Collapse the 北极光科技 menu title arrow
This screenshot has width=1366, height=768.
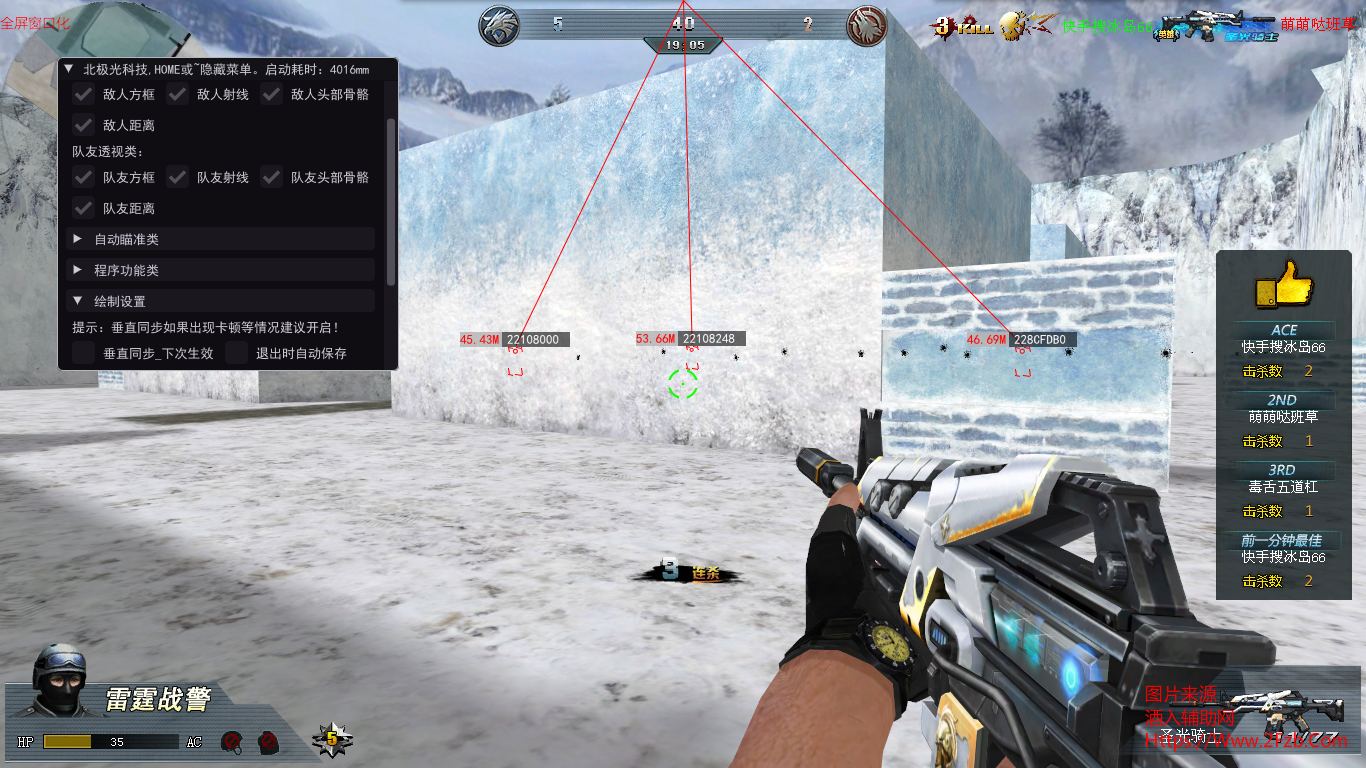(x=69, y=70)
